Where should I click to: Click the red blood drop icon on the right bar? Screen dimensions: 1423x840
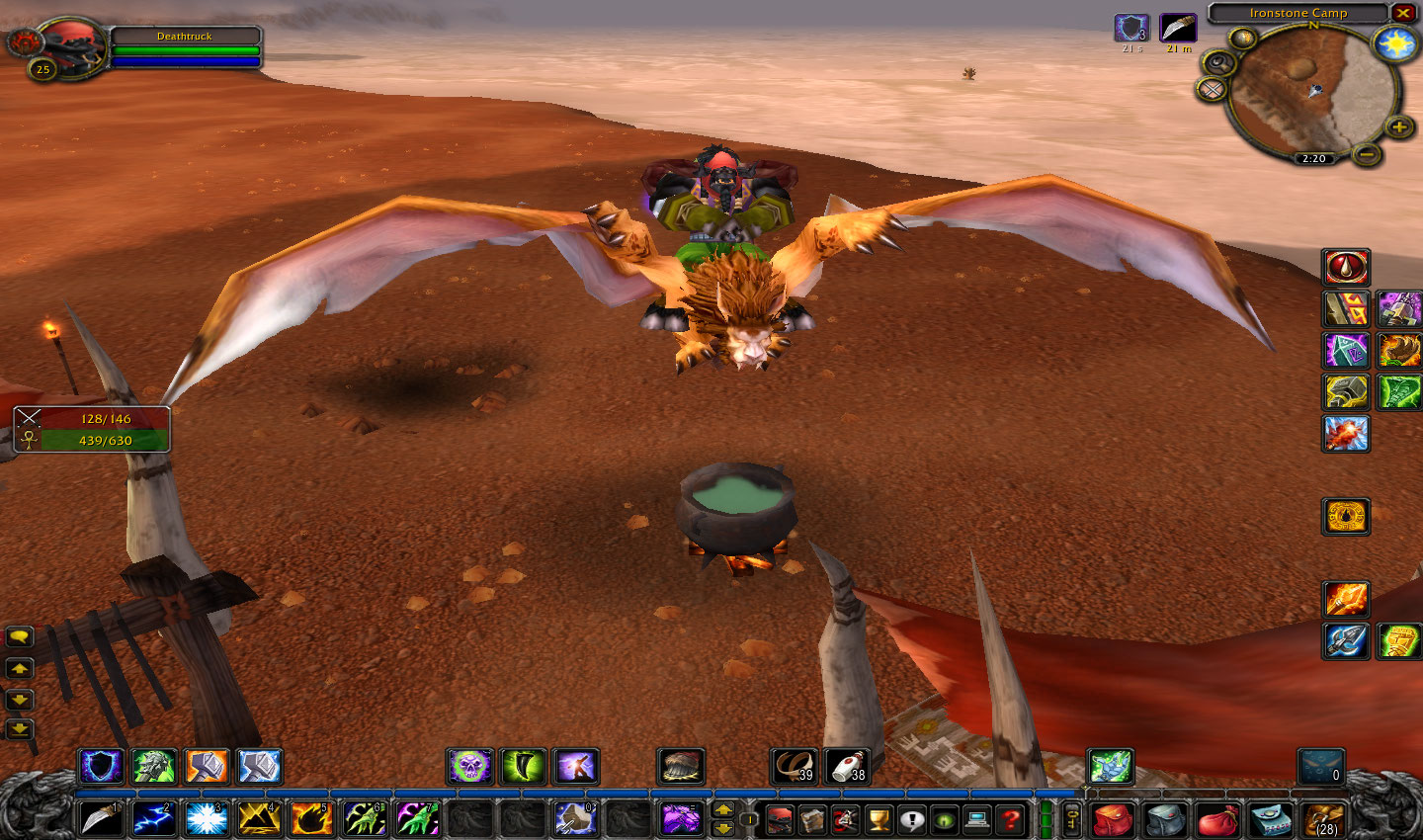1346,268
